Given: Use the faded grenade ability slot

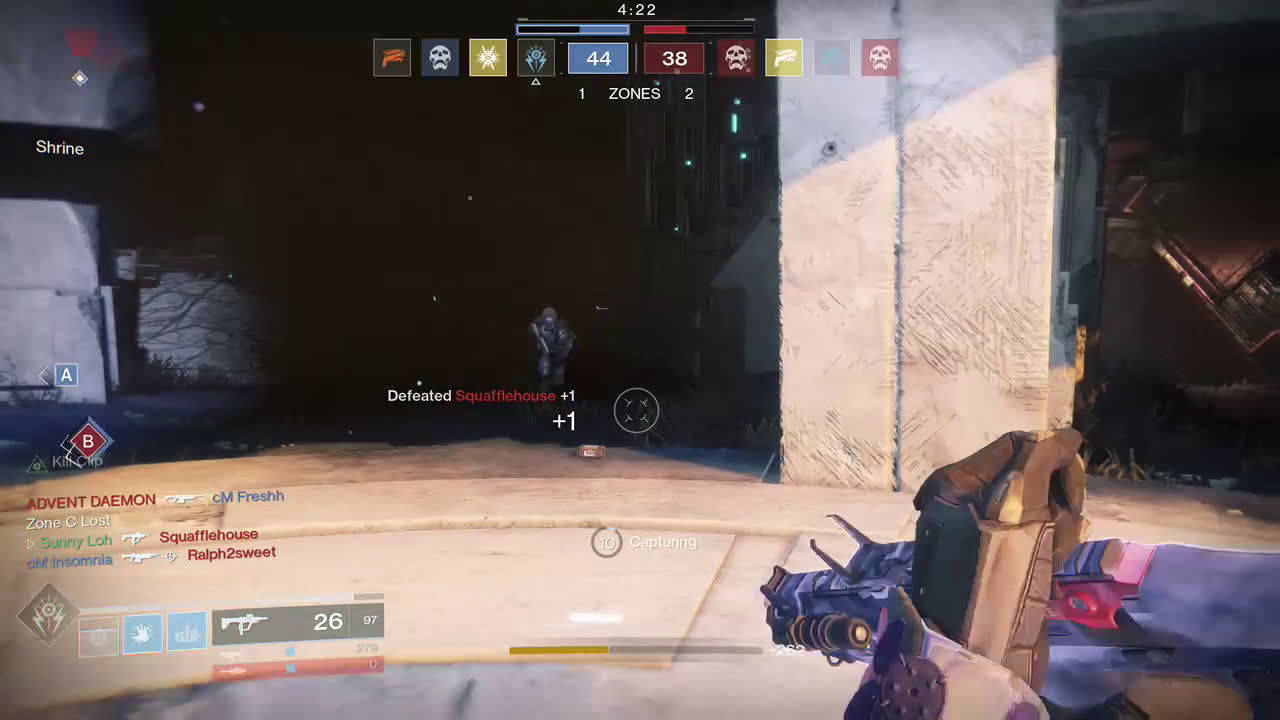Looking at the screenshot, I should tap(99, 634).
